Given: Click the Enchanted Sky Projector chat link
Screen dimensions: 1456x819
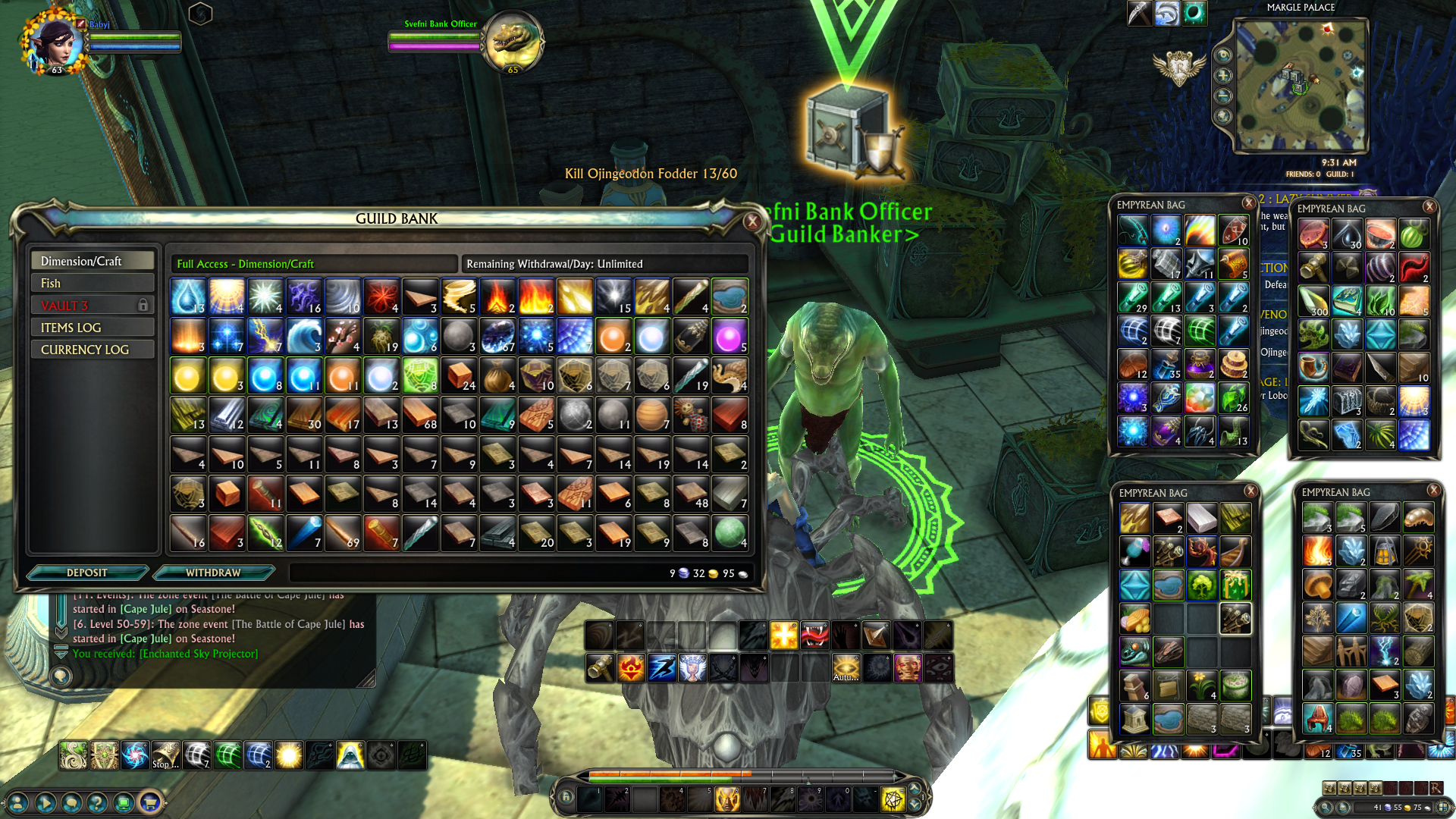Looking at the screenshot, I should coord(199,654).
